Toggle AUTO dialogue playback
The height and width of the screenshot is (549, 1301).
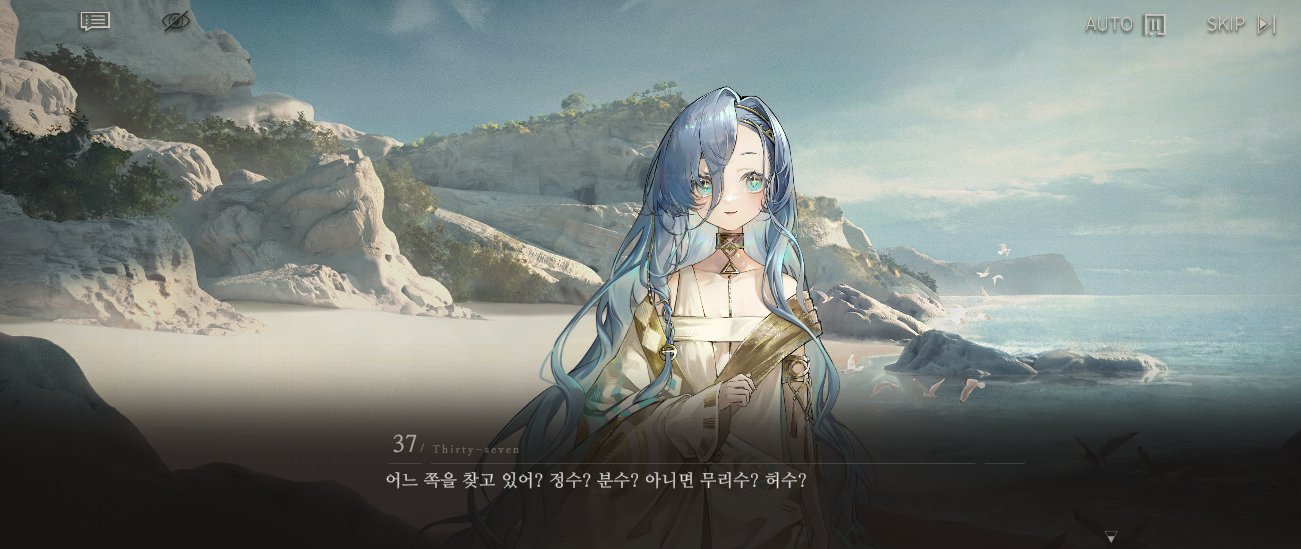coord(1125,25)
